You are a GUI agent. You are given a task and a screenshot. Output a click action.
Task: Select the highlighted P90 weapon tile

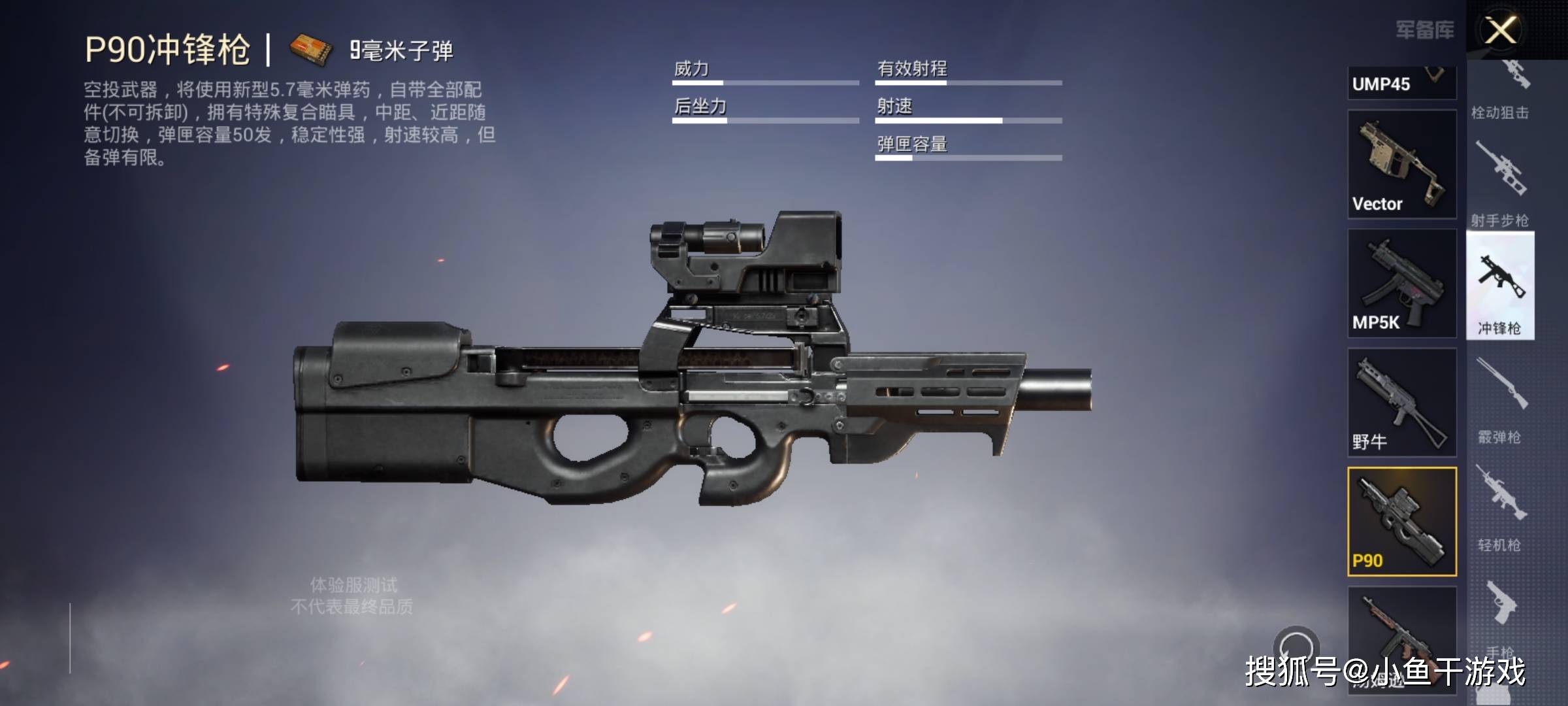coord(1401,521)
